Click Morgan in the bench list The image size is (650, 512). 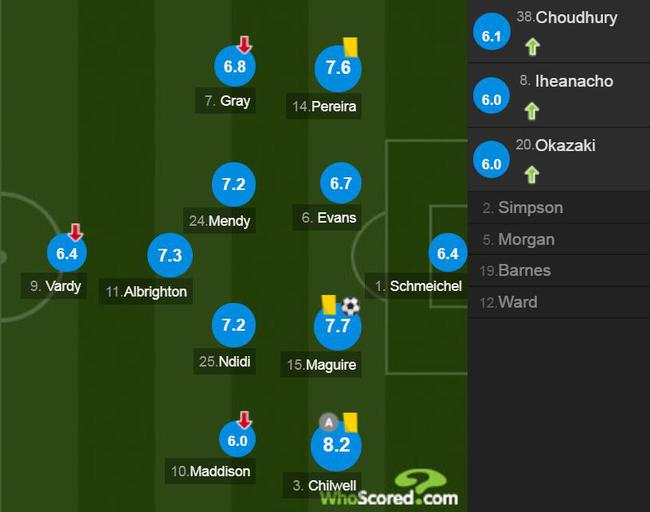coord(526,240)
